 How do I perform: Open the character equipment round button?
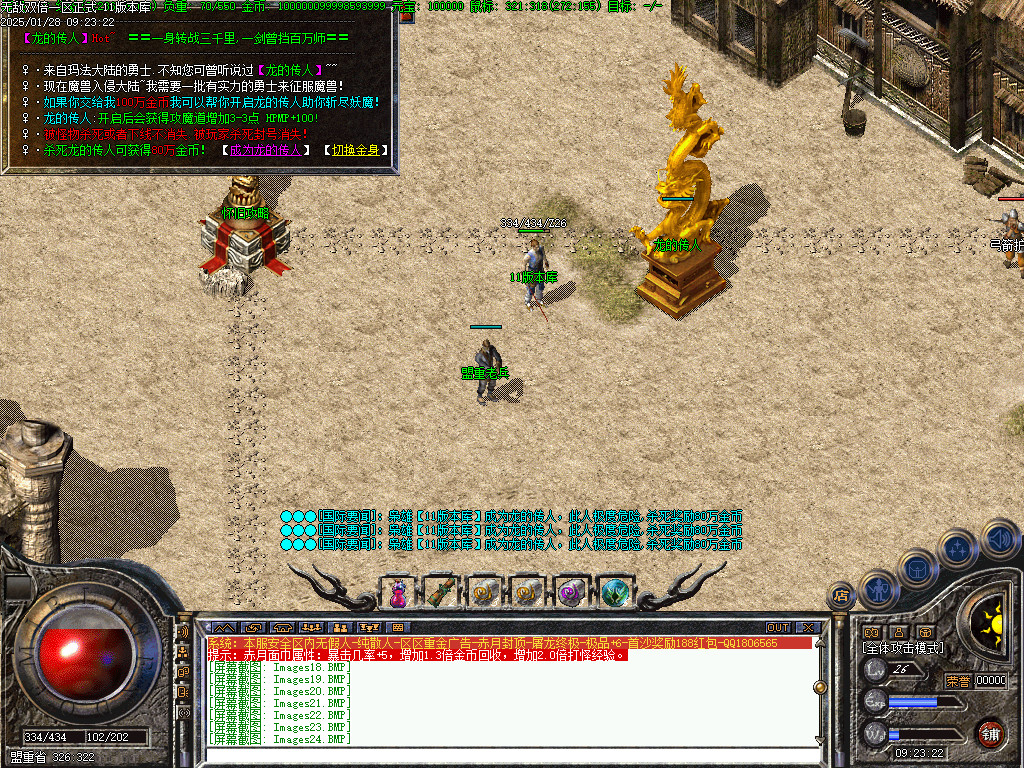click(x=877, y=590)
